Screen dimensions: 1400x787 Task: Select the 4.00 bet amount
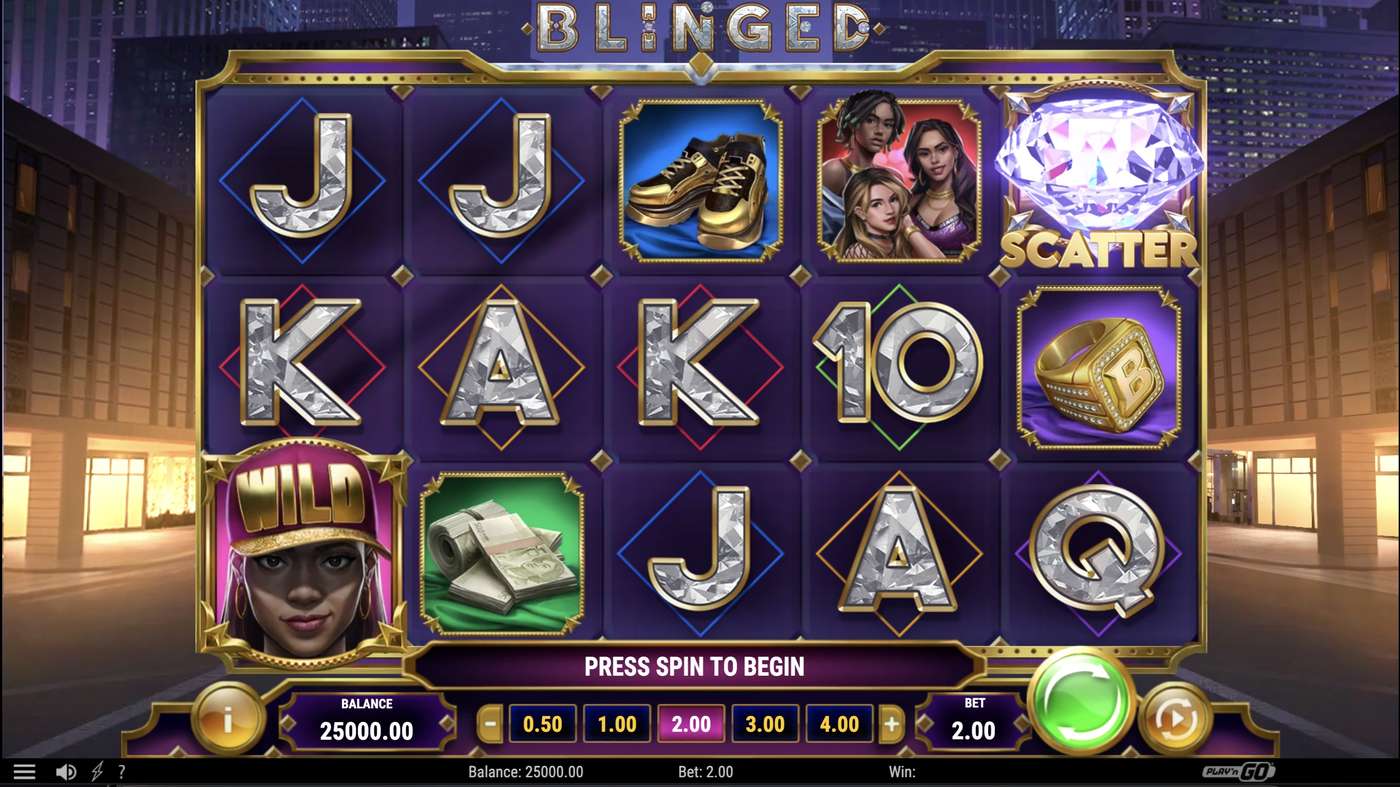pyautogui.click(x=840, y=723)
